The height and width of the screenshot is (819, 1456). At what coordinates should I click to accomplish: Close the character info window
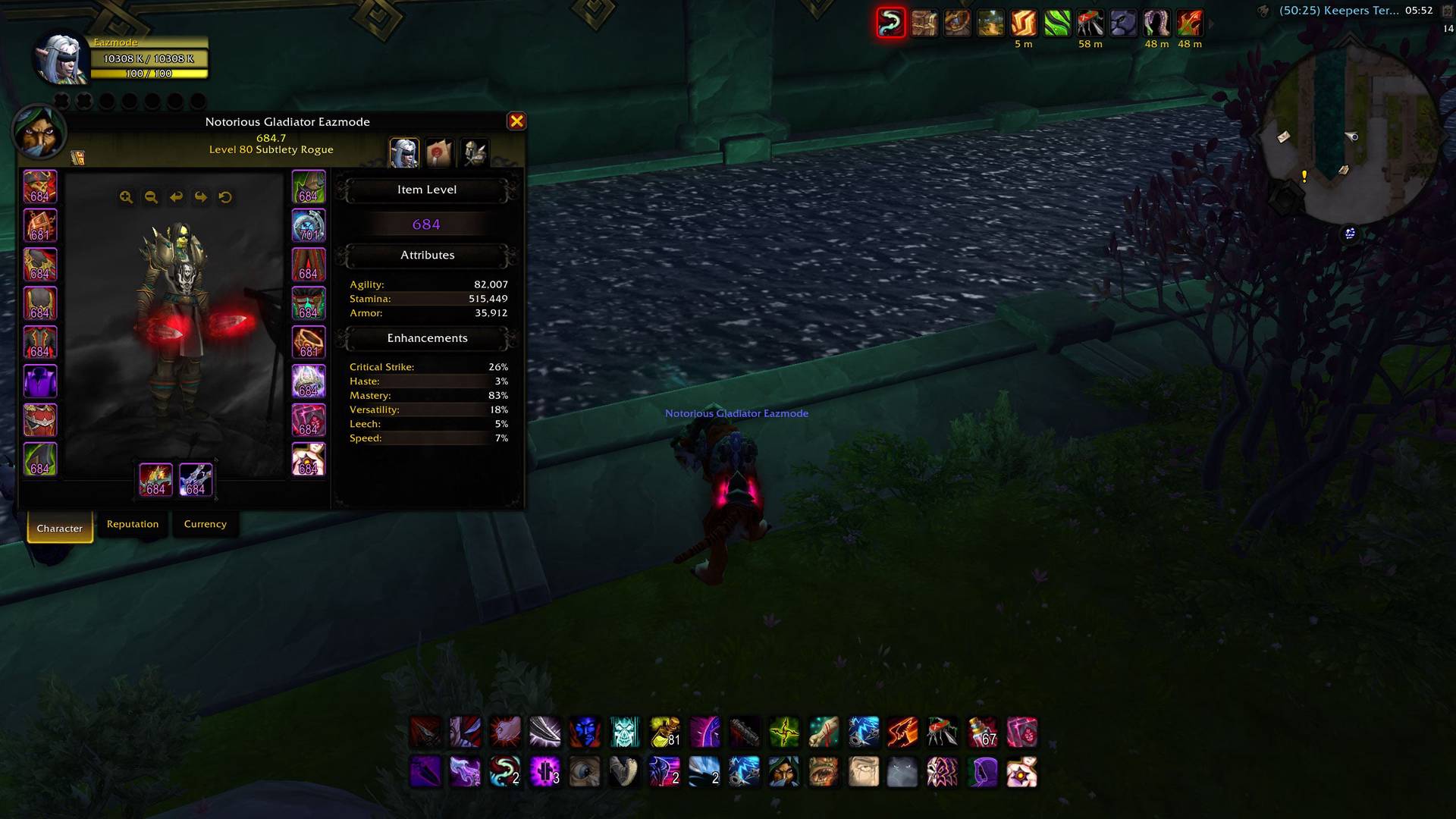pyautogui.click(x=516, y=121)
